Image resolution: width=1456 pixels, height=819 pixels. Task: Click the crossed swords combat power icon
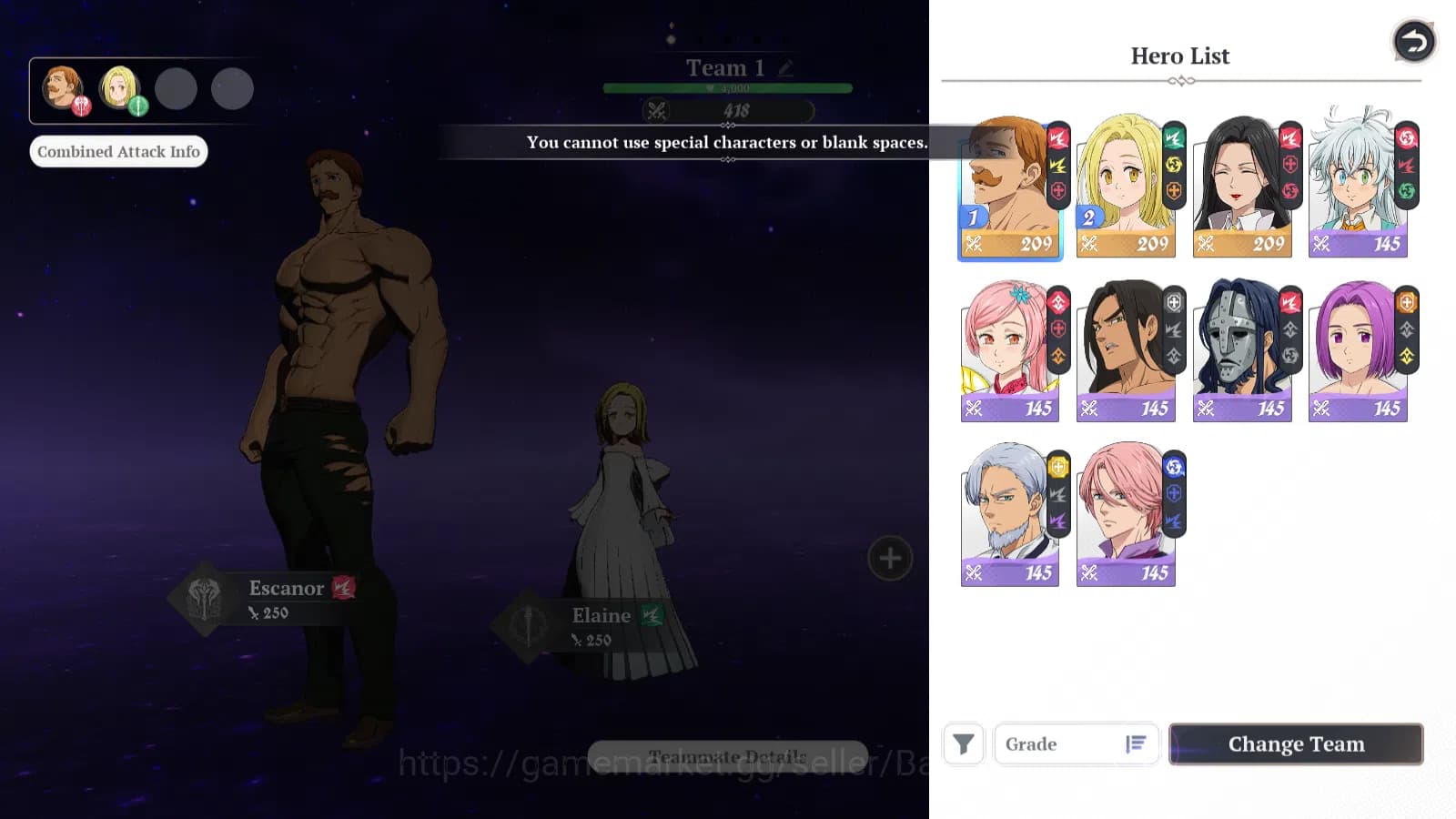pyautogui.click(x=659, y=111)
